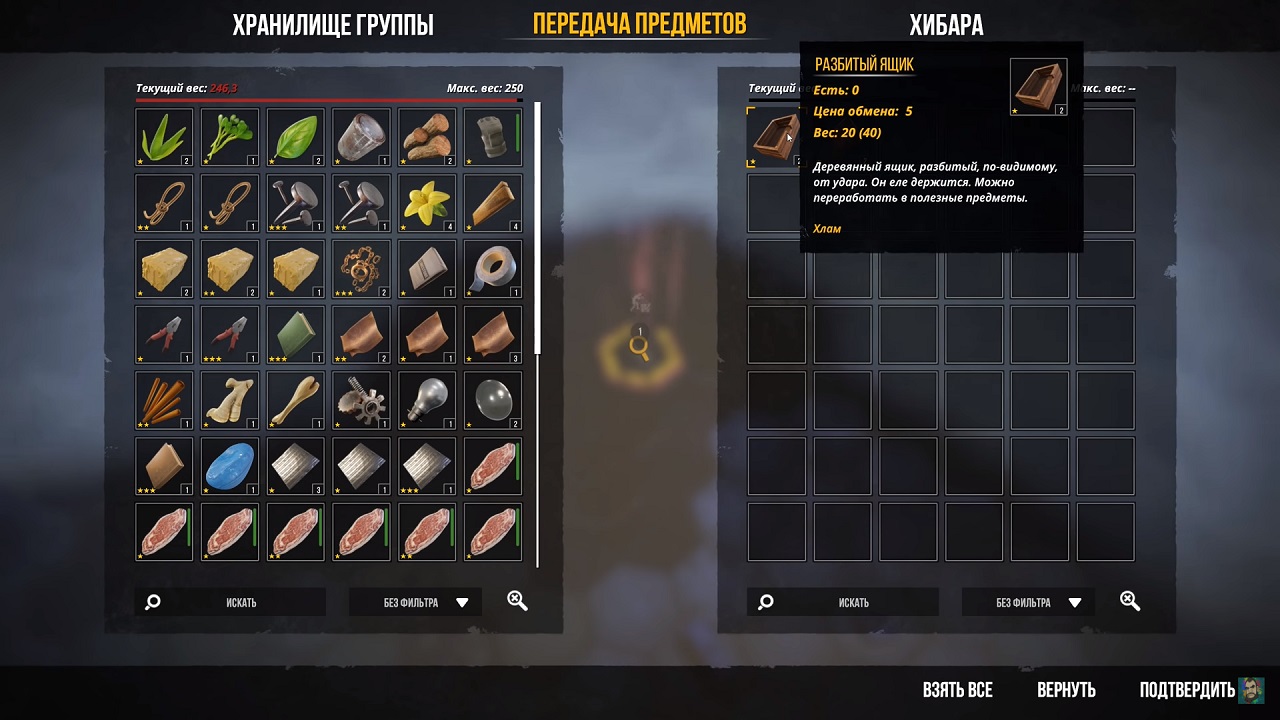
Task: Select the stone idol item slot
Action: pyautogui.click(x=493, y=137)
